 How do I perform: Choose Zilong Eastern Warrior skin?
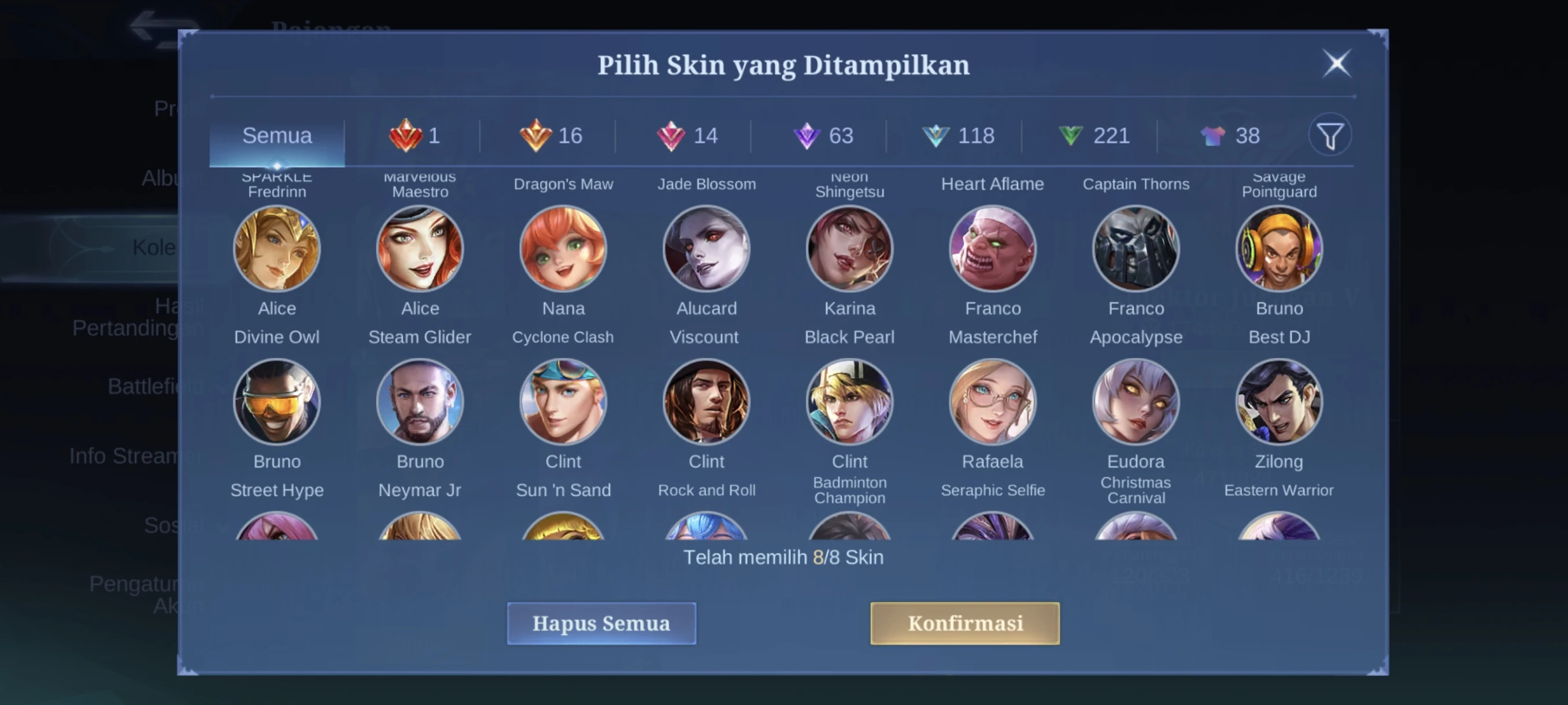point(1279,402)
